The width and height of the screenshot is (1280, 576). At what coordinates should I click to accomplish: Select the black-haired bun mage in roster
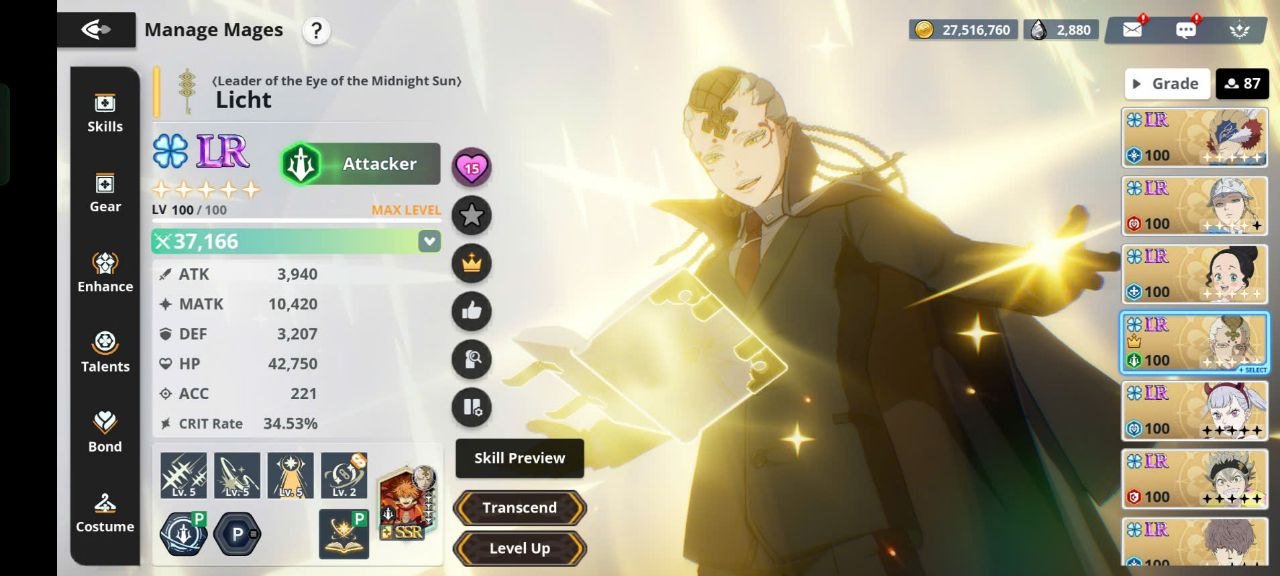click(1195, 274)
